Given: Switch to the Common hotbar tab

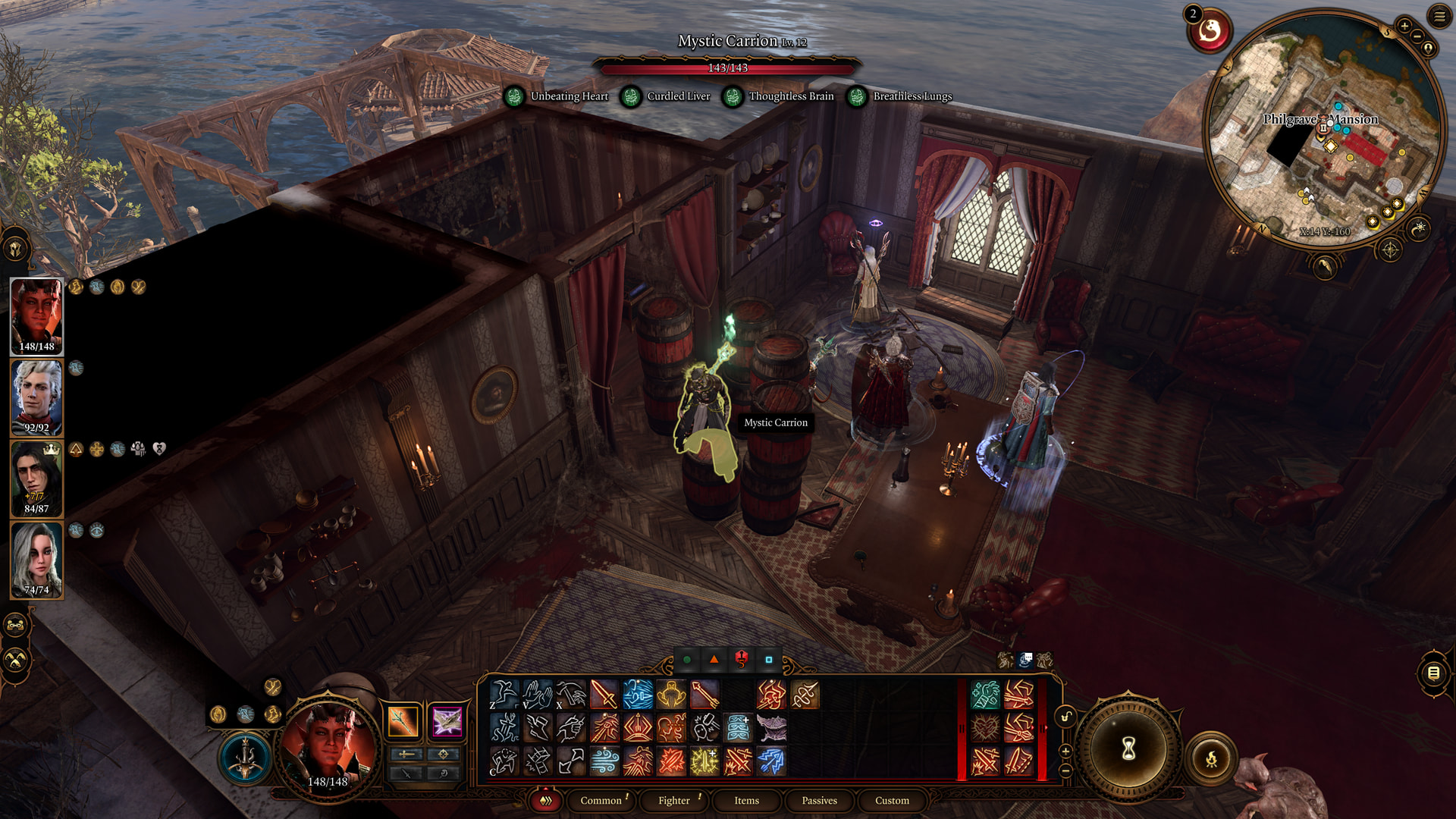Looking at the screenshot, I should point(601,800).
